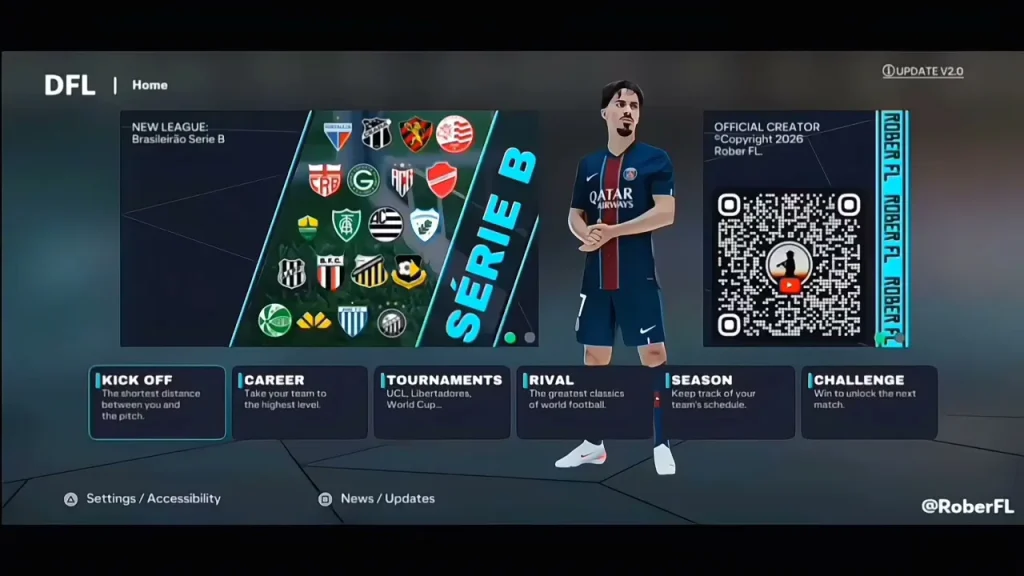Switch to the second banner page dot
Viewport: 1024px width, 576px height.
[529, 338]
